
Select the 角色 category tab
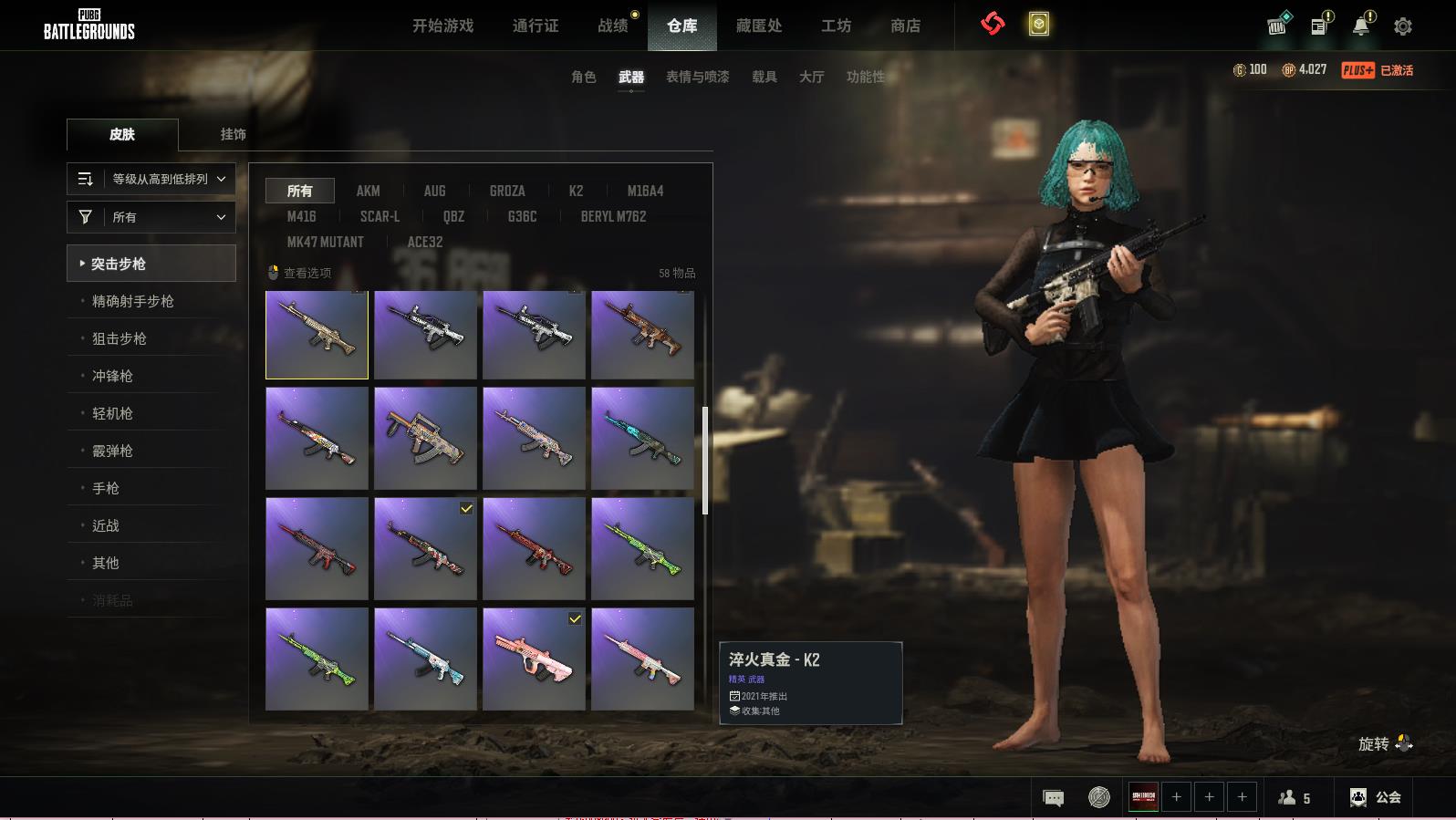[x=583, y=77]
